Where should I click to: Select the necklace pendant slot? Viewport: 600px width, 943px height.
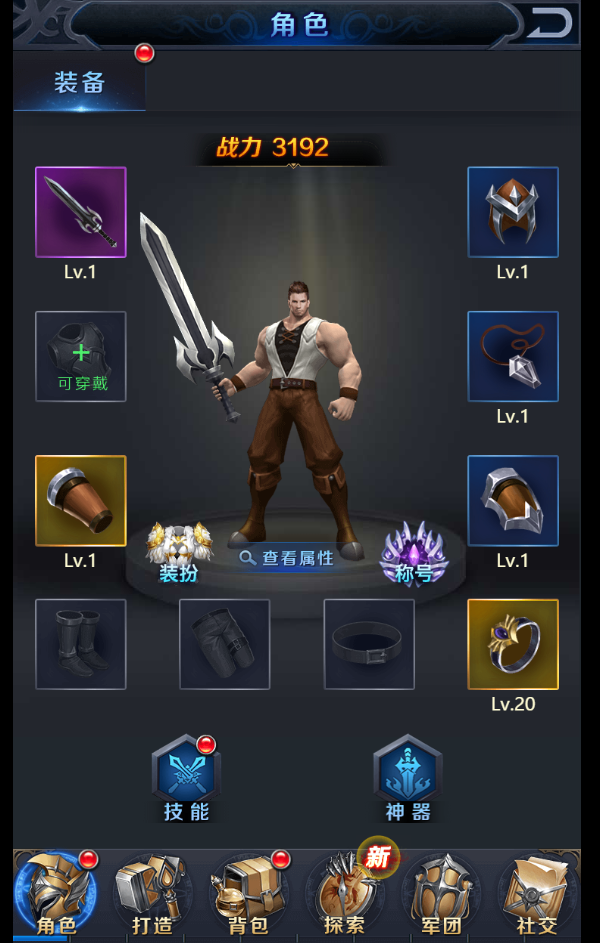(x=513, y=356)
